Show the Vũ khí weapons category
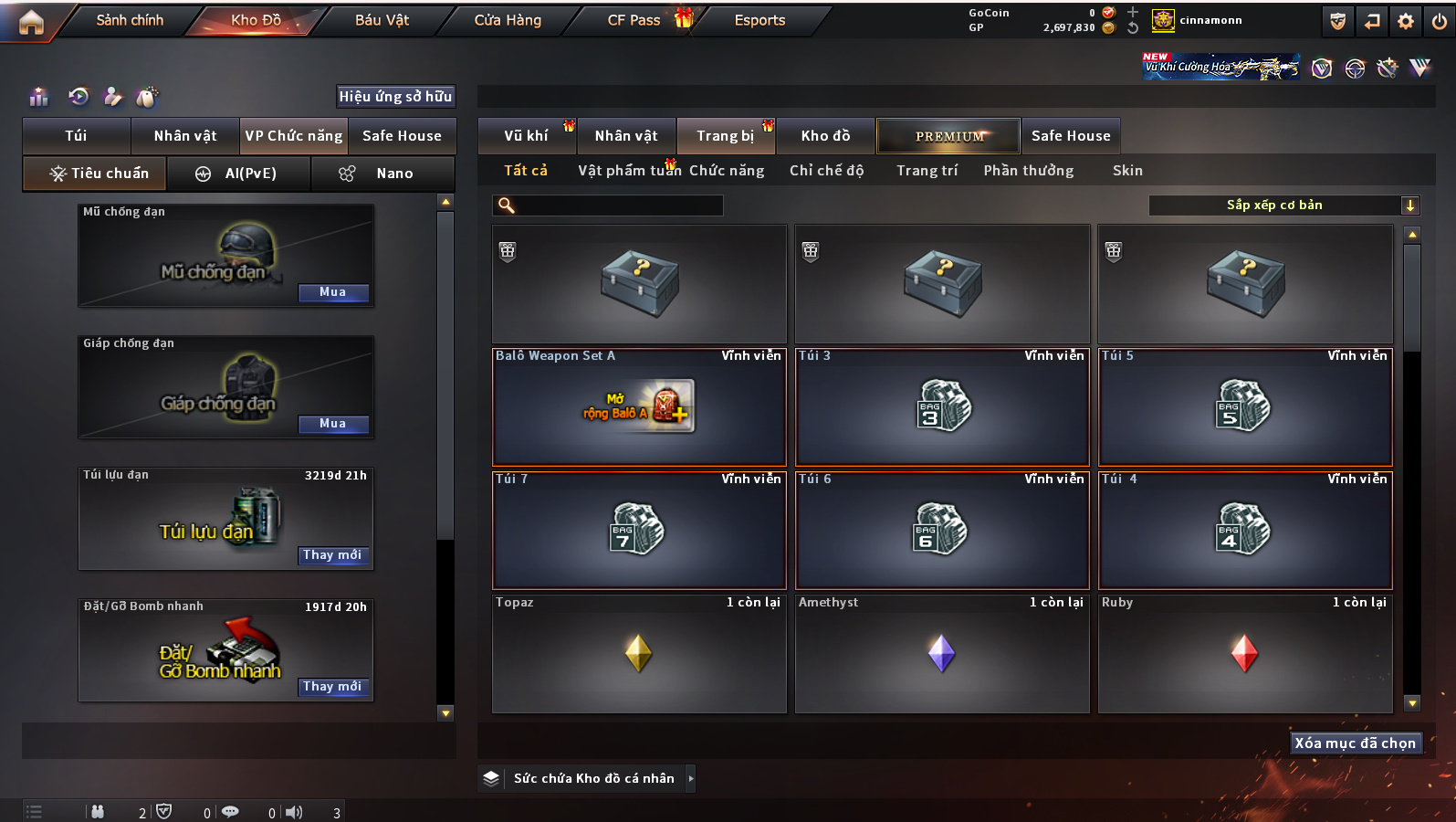The image size is (1456, 822). [x=527, y=136]
